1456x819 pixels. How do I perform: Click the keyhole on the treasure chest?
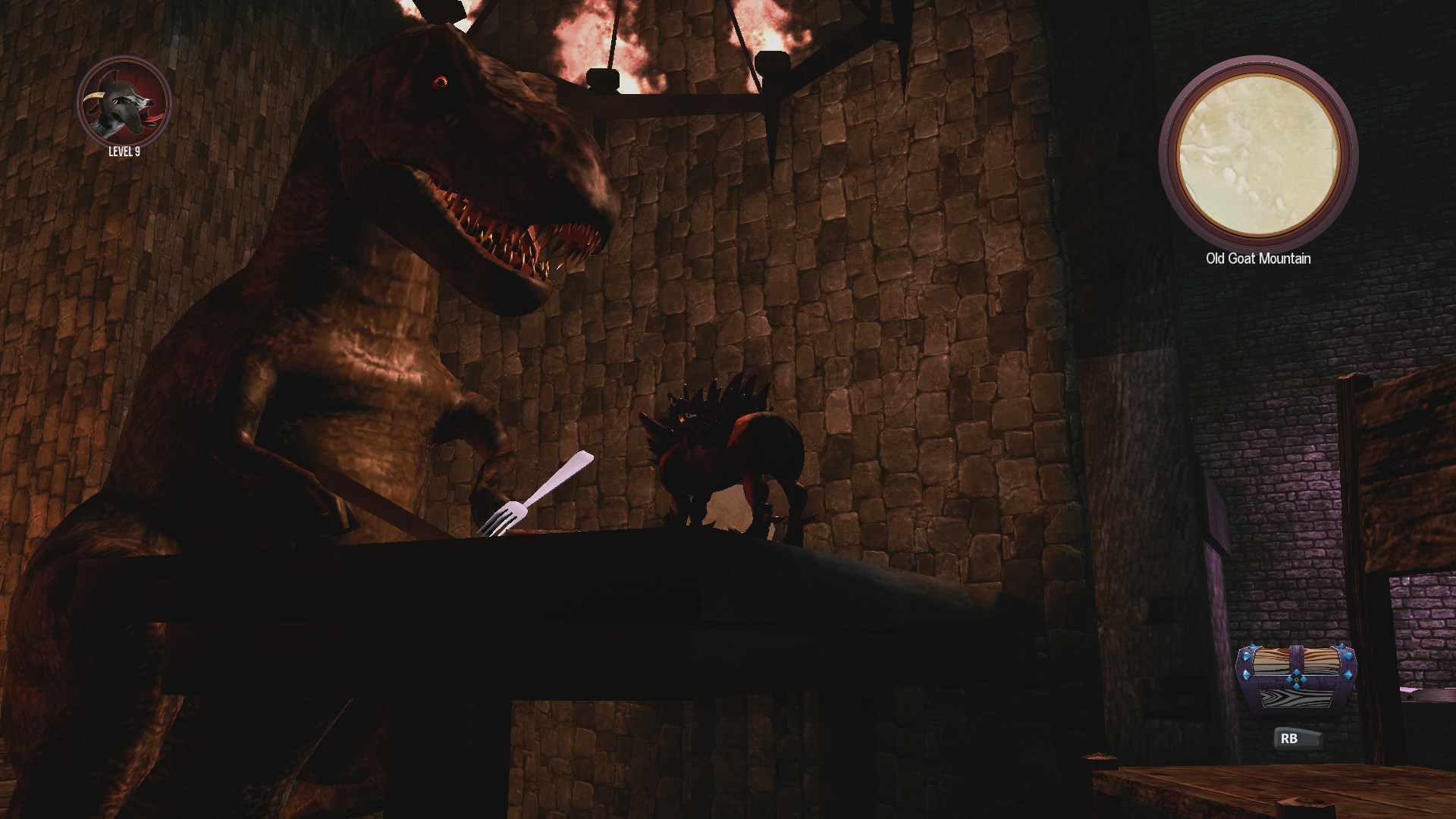[x=1296, y=679]
